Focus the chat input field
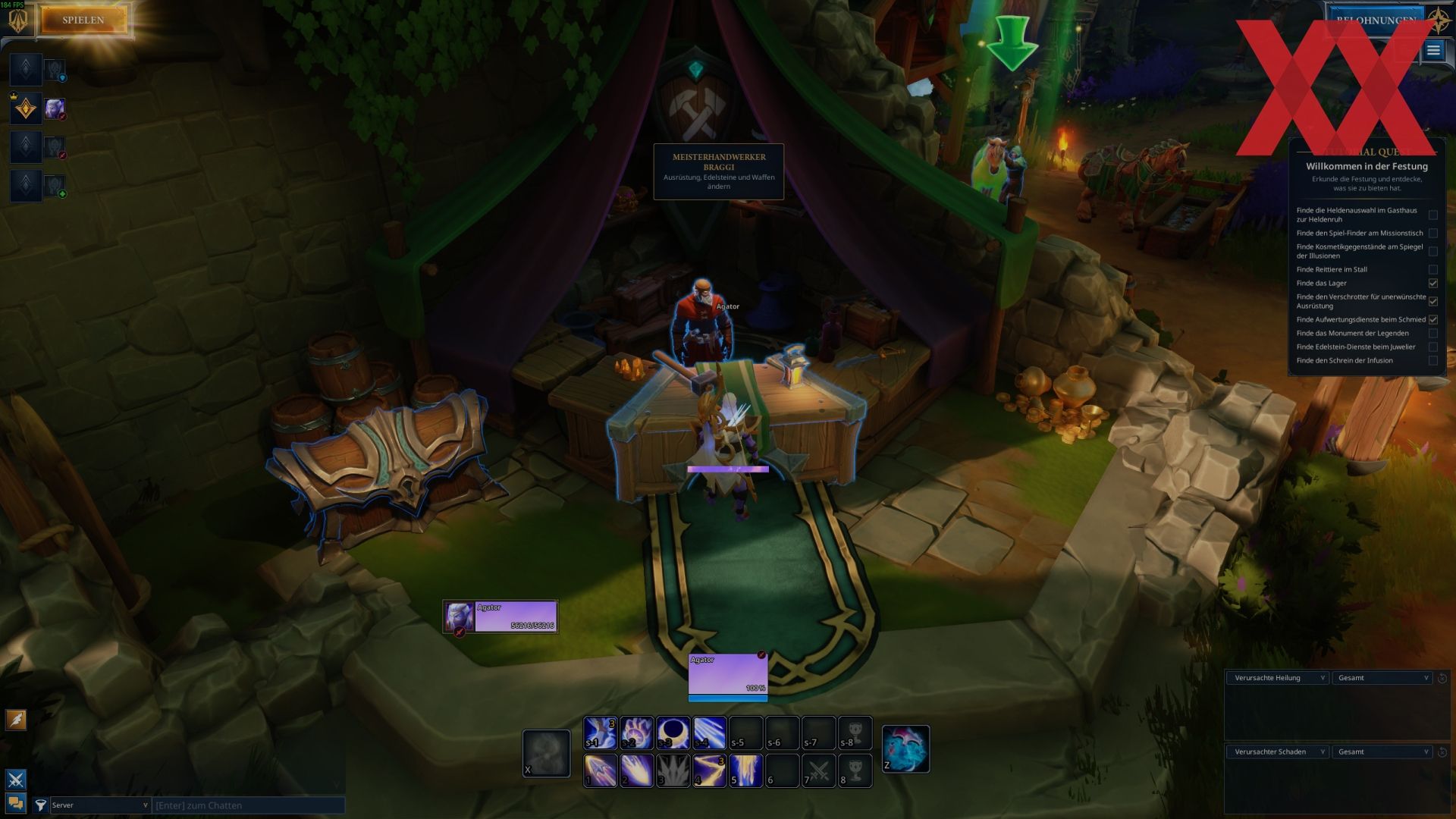The height and width of the screenshot is (819, 1456). tap(248, 805)
